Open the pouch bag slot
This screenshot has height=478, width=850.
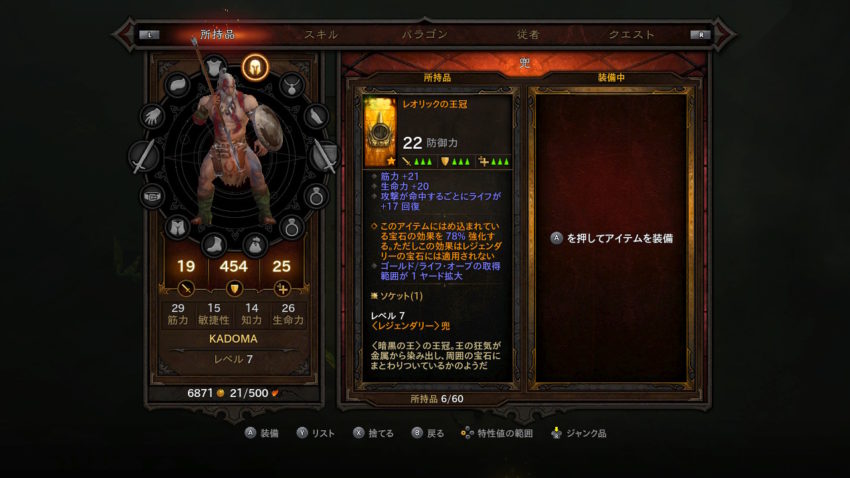click(x=255, y=243)
